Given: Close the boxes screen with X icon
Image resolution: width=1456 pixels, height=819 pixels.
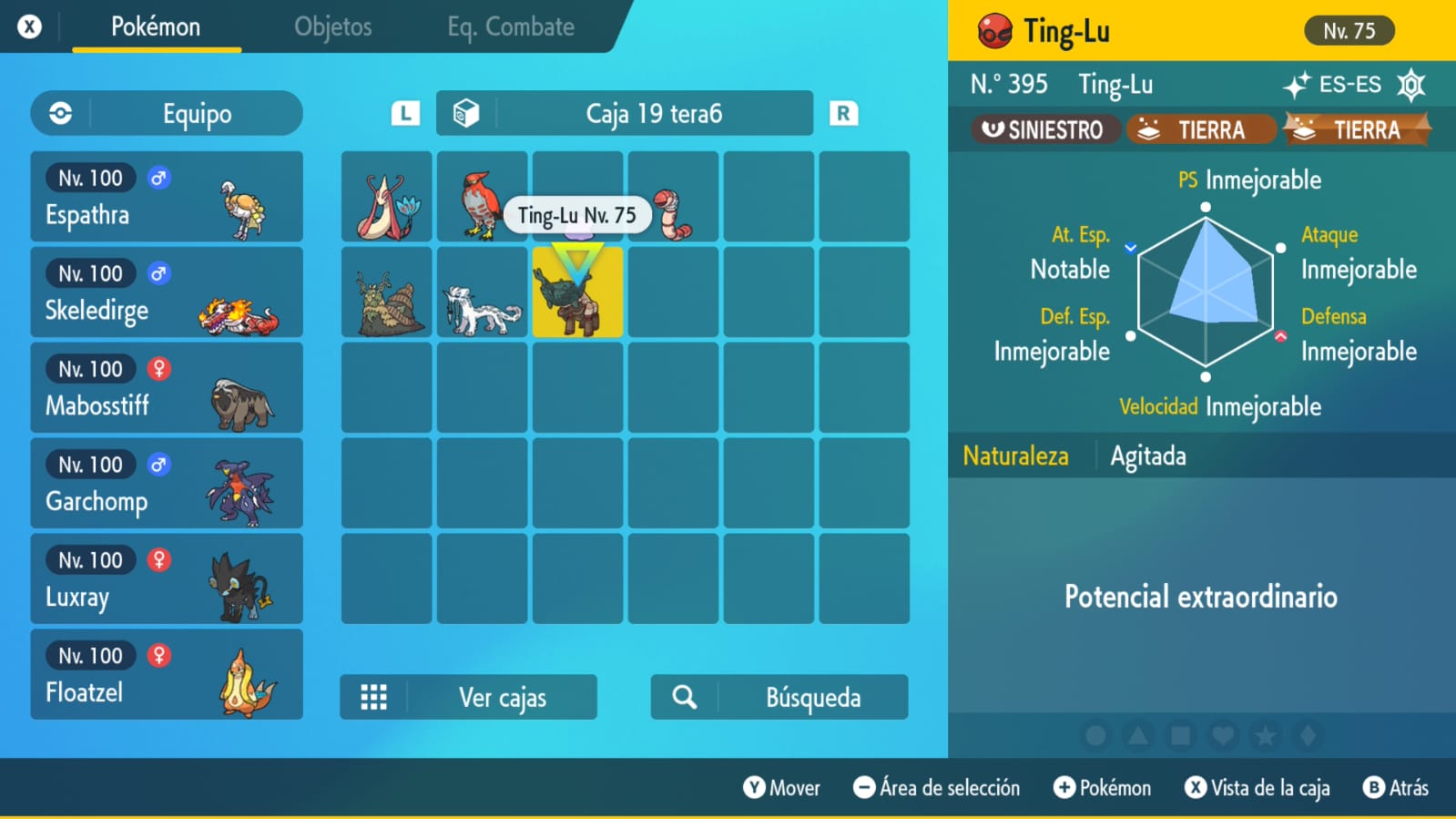Looking at the screenshot, I should 30,27.
